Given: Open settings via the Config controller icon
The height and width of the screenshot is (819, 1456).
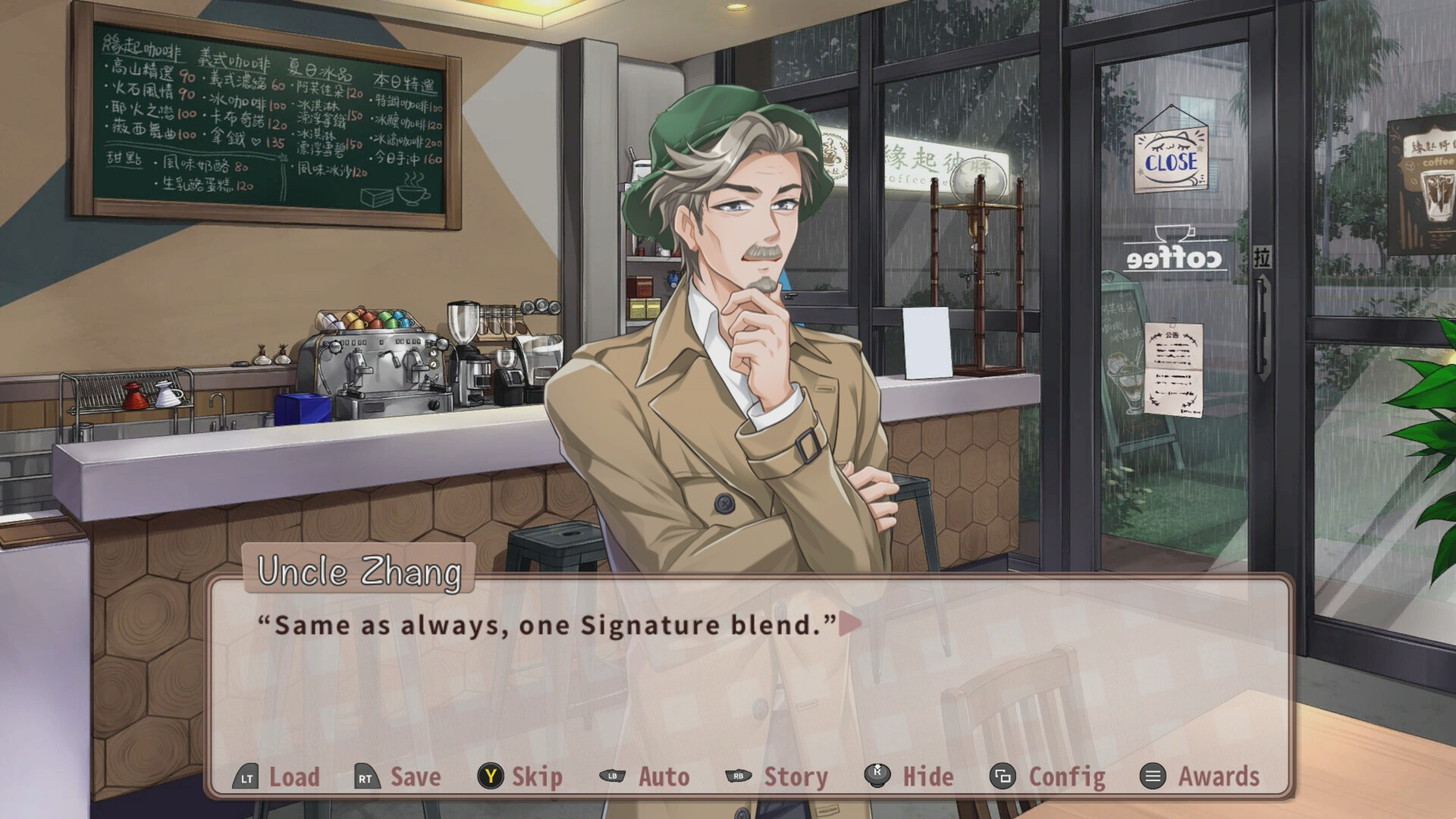Looking at the screenshot, I should coord(1003,777).
